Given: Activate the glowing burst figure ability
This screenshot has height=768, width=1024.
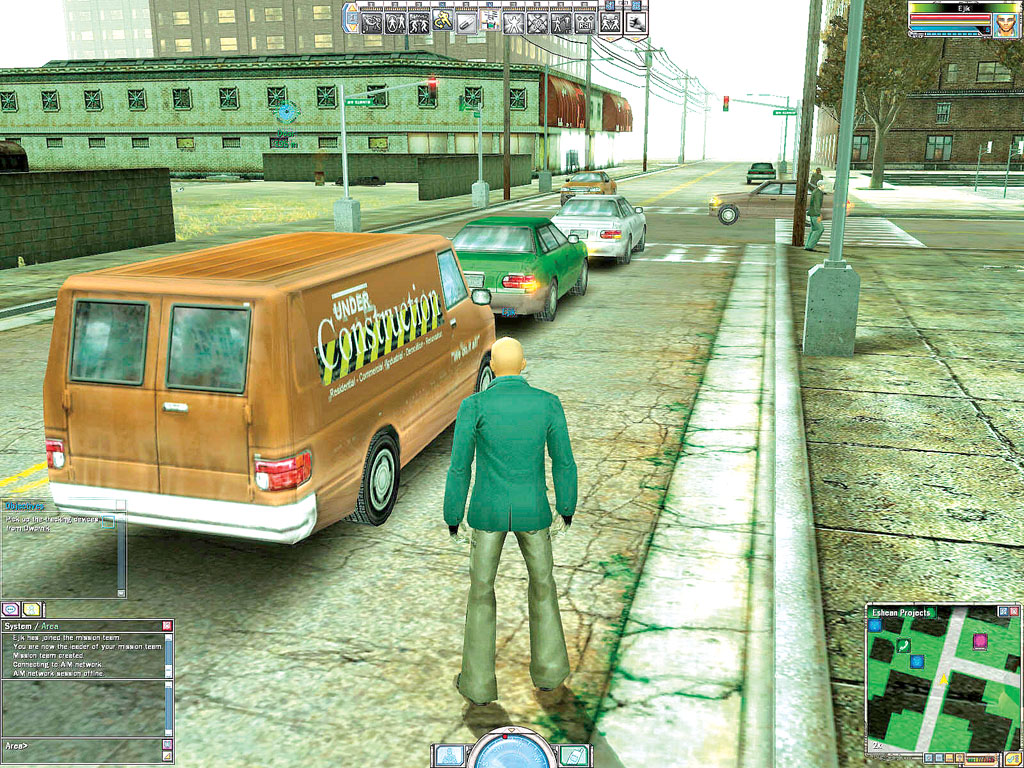Looking at the screenshot, I should tap(515, 21).
